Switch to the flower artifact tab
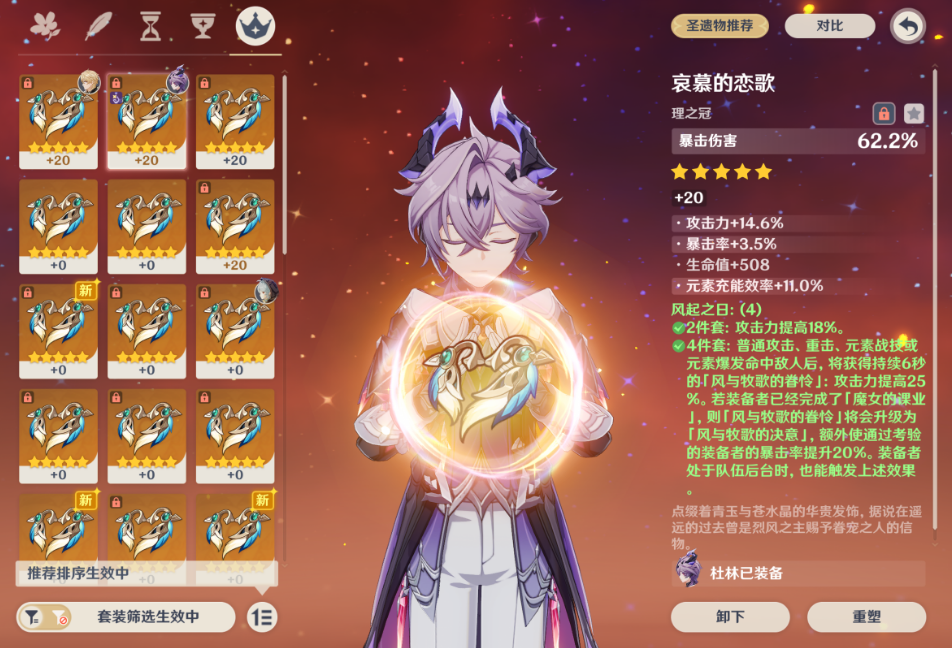This screenshot has height=648, width=952. click(x=45, y=26)
